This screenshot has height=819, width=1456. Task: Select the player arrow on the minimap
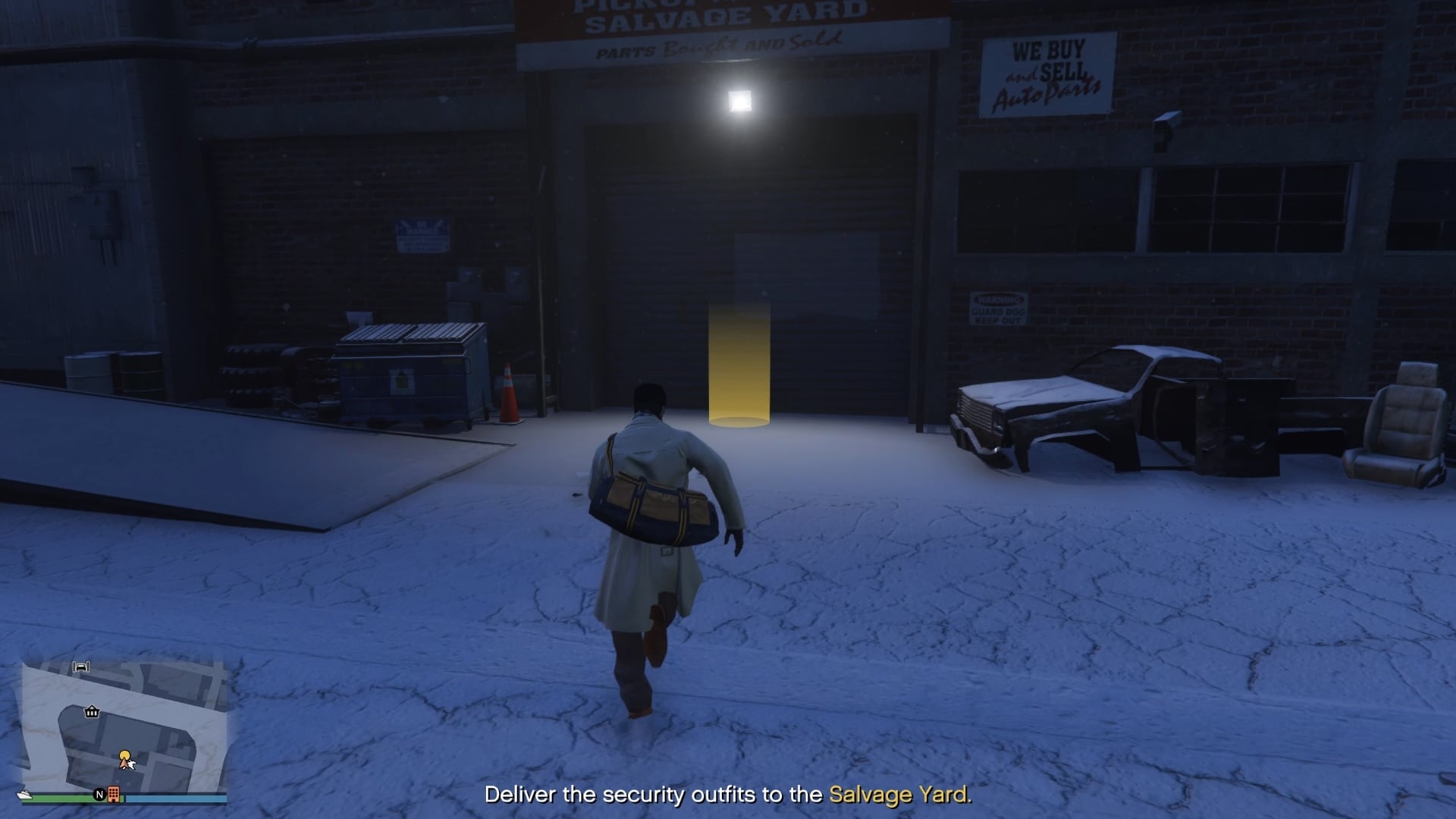click(x=124, y=762)
